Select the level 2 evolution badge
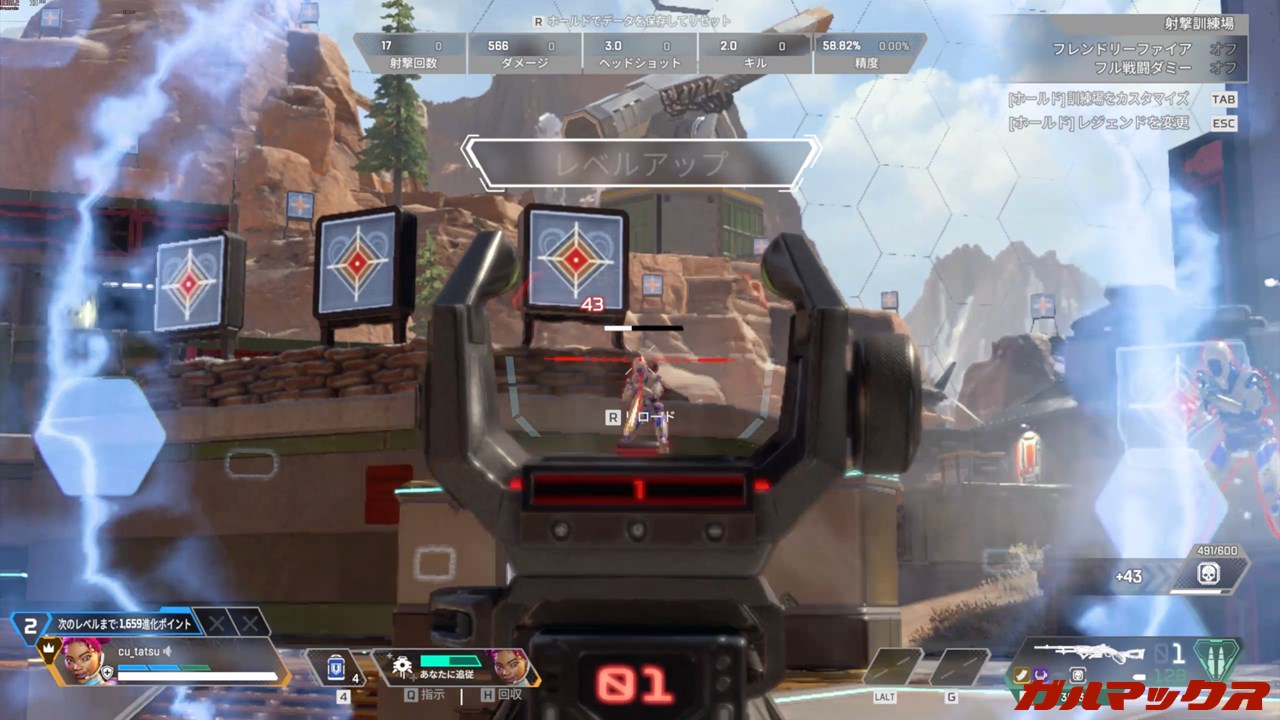The height and width of the screenshot is (720, 1280). (x=31, y=626)
